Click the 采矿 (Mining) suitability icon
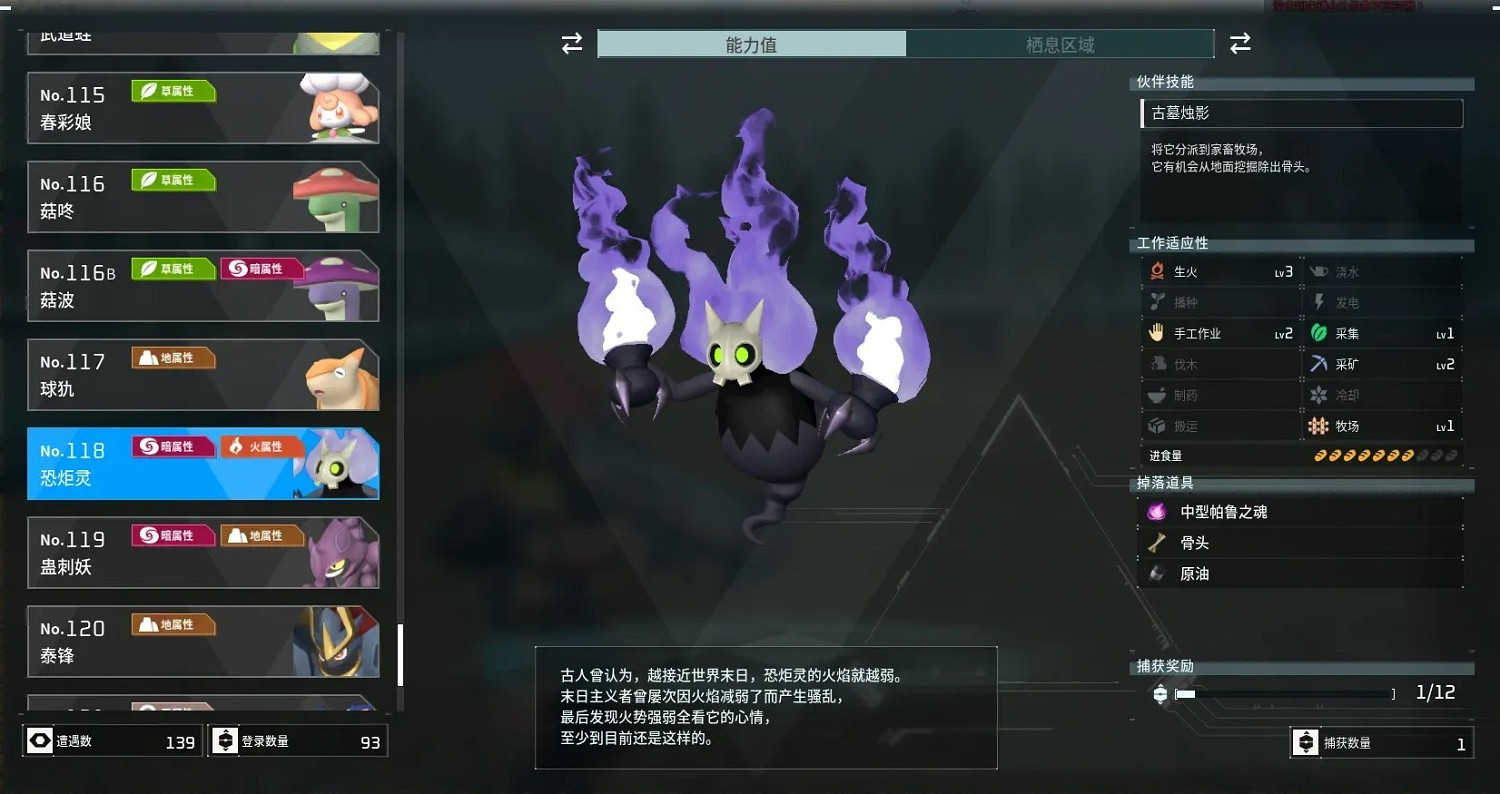The width and height of the screenshot is (1500, 794). tap(1319, 363)
